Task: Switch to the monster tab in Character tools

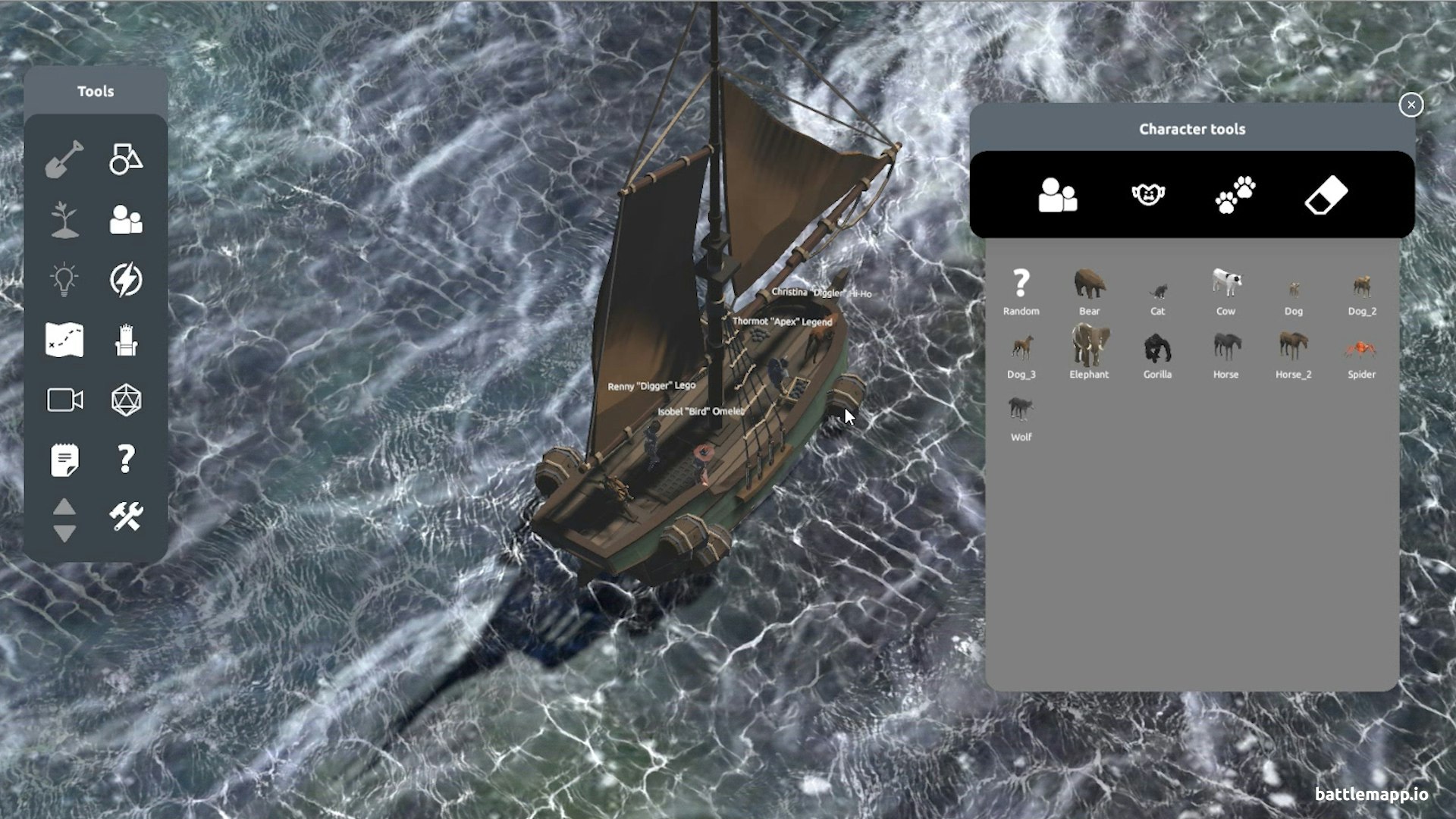Action: [1147, 194]
